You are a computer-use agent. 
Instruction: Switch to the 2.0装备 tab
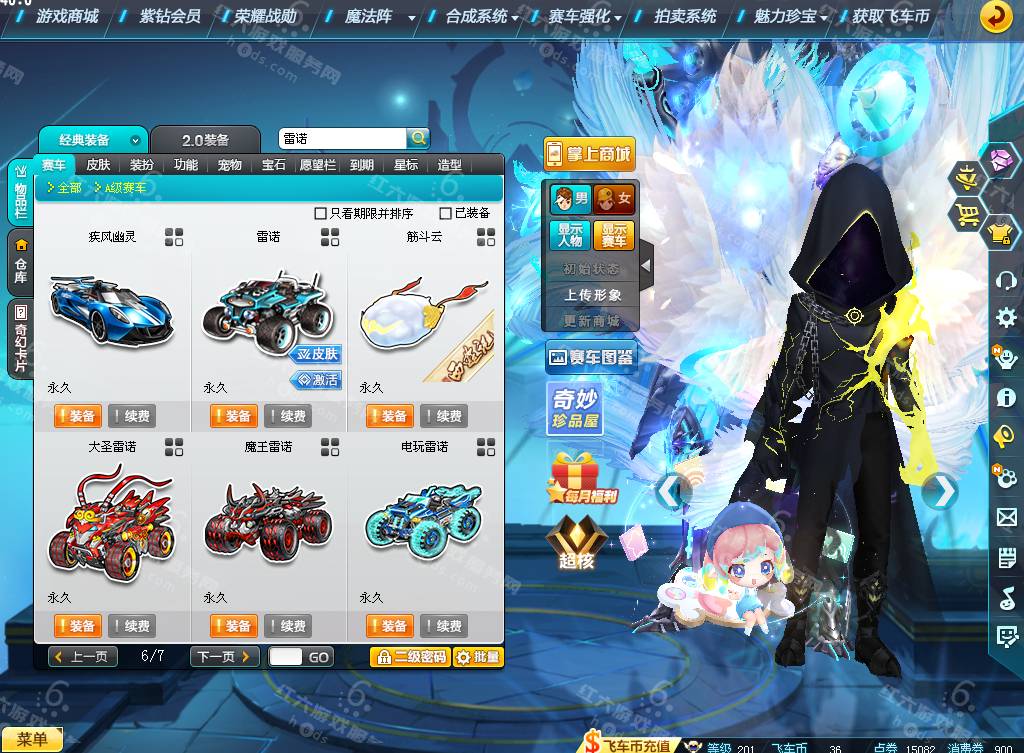[205, 140]
